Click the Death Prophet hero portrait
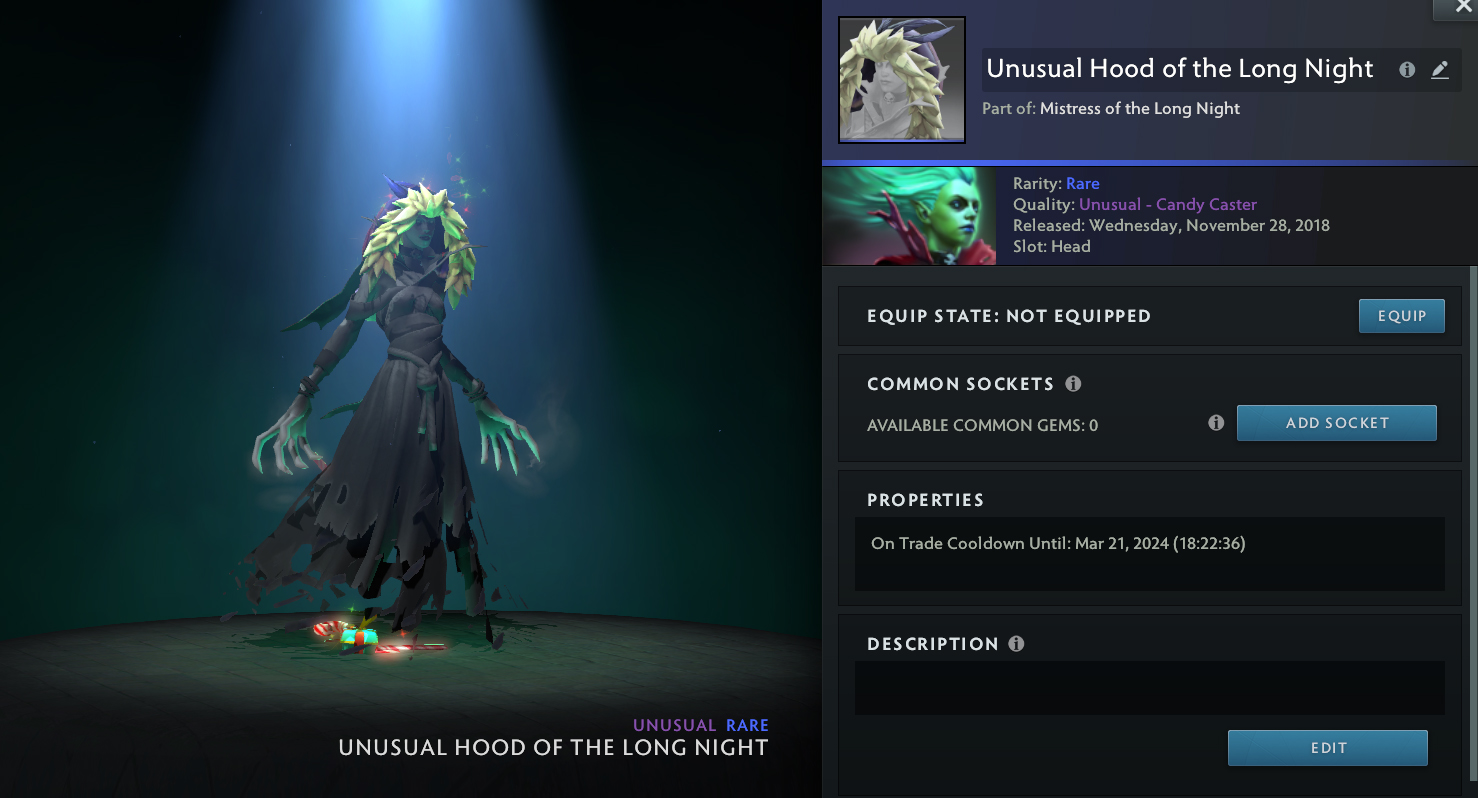Viewport: 1478px width, 798px height. pyautogui.click(x=909, y=216)
